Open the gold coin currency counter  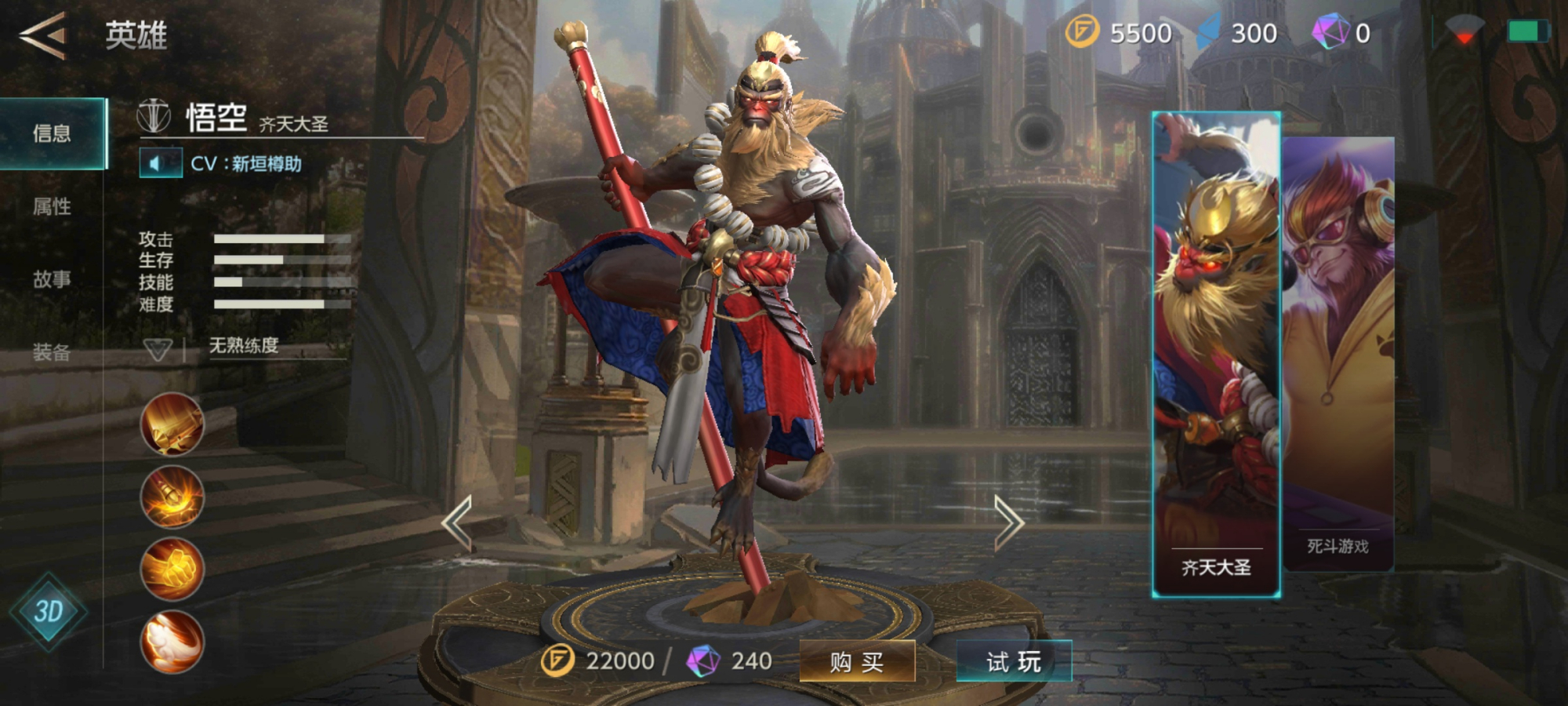pos(1119,33)
